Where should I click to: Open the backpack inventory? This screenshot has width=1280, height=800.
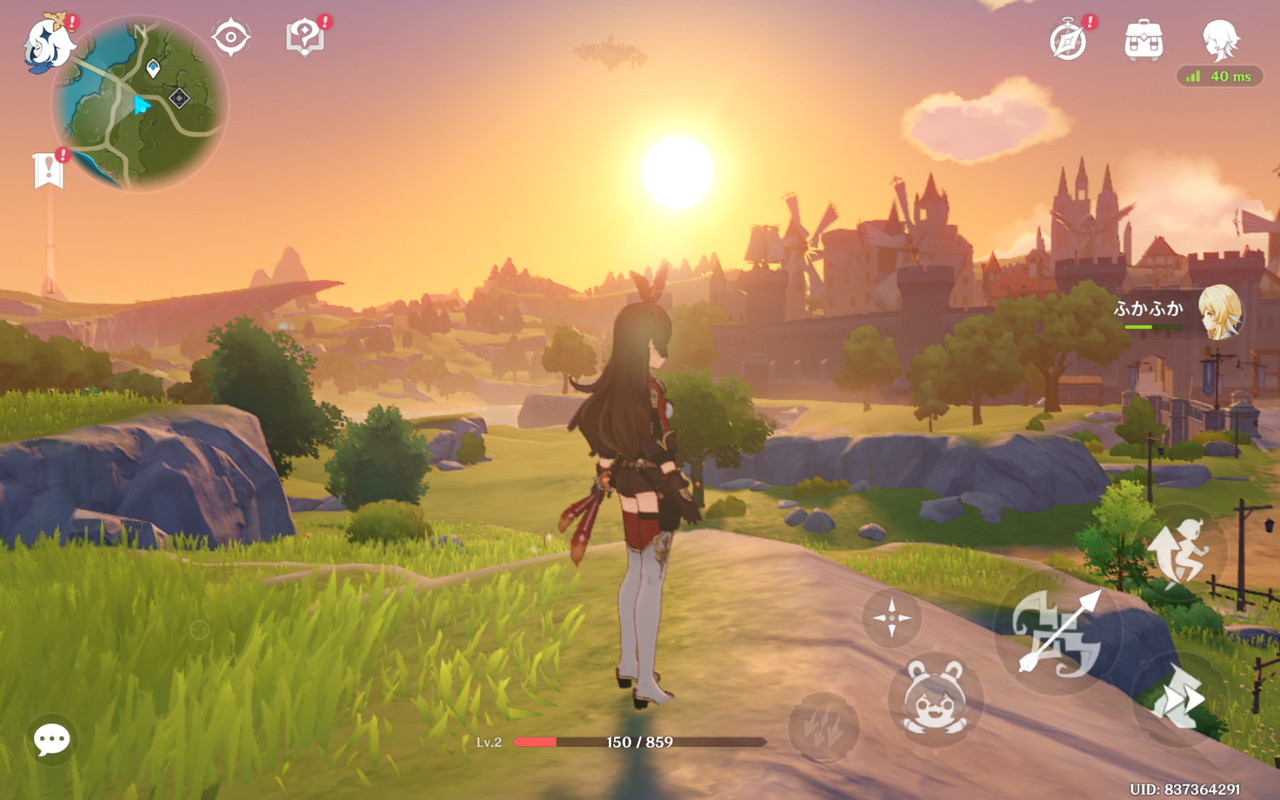(1143, 40)
